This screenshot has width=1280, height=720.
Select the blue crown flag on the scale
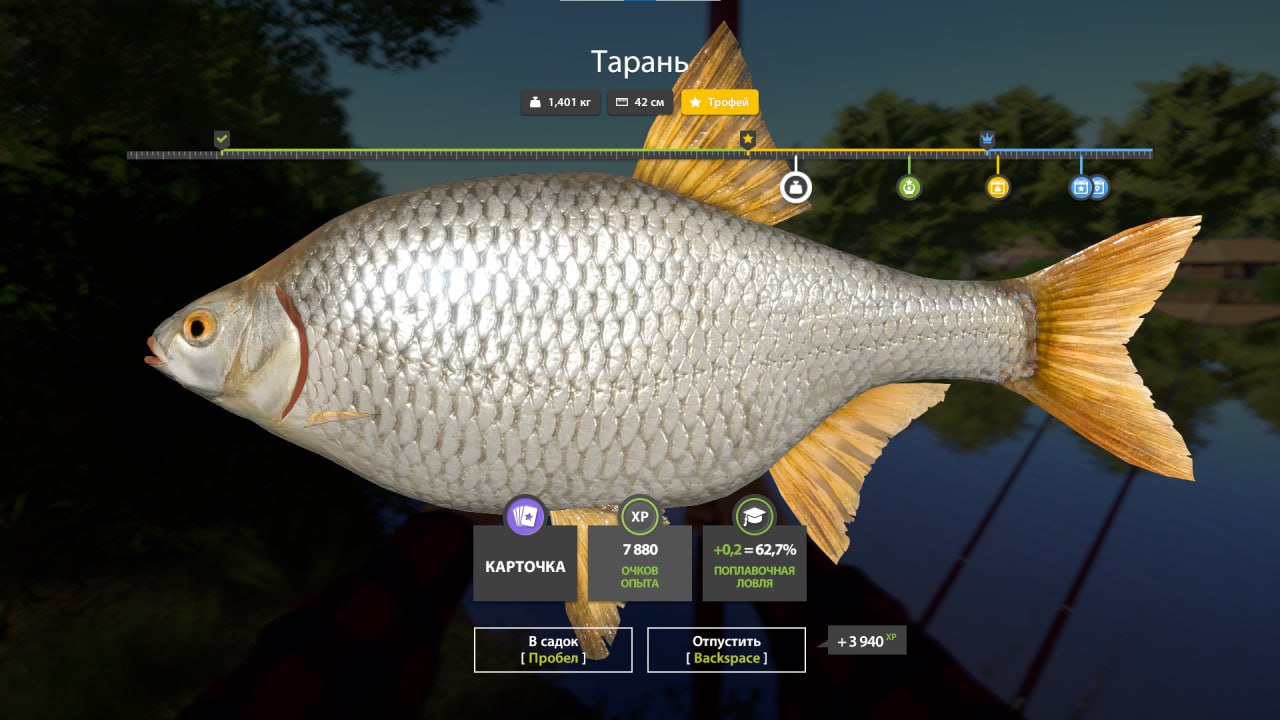point(987,139)
